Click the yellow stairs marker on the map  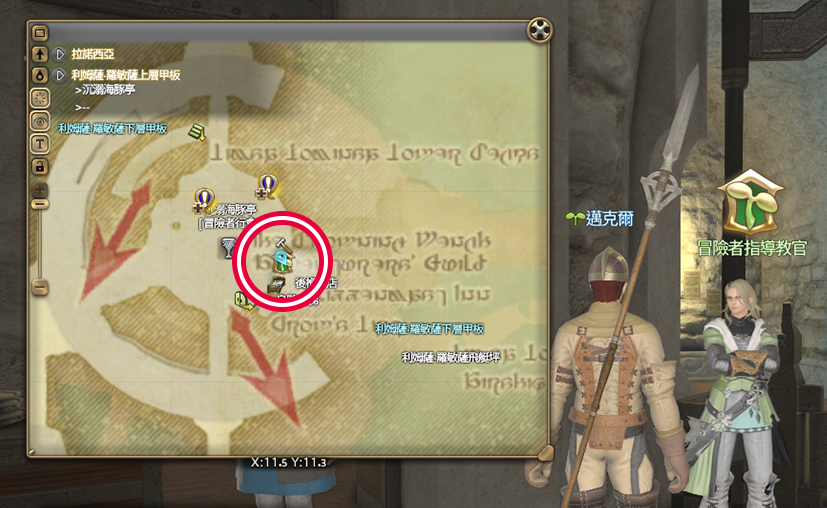[x=197, y=131]
